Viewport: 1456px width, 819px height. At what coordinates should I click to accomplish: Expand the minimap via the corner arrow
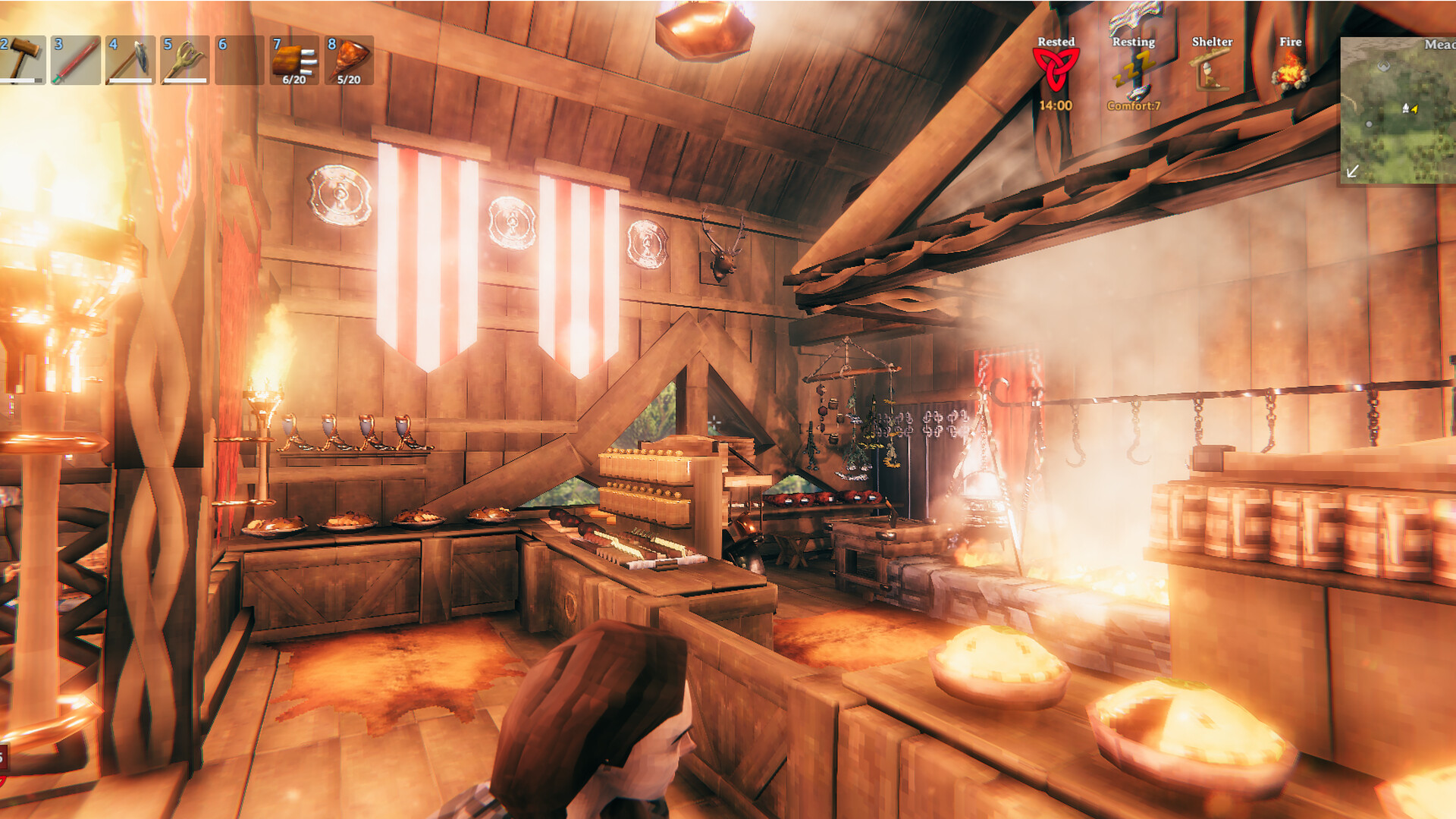(1353, 171)
